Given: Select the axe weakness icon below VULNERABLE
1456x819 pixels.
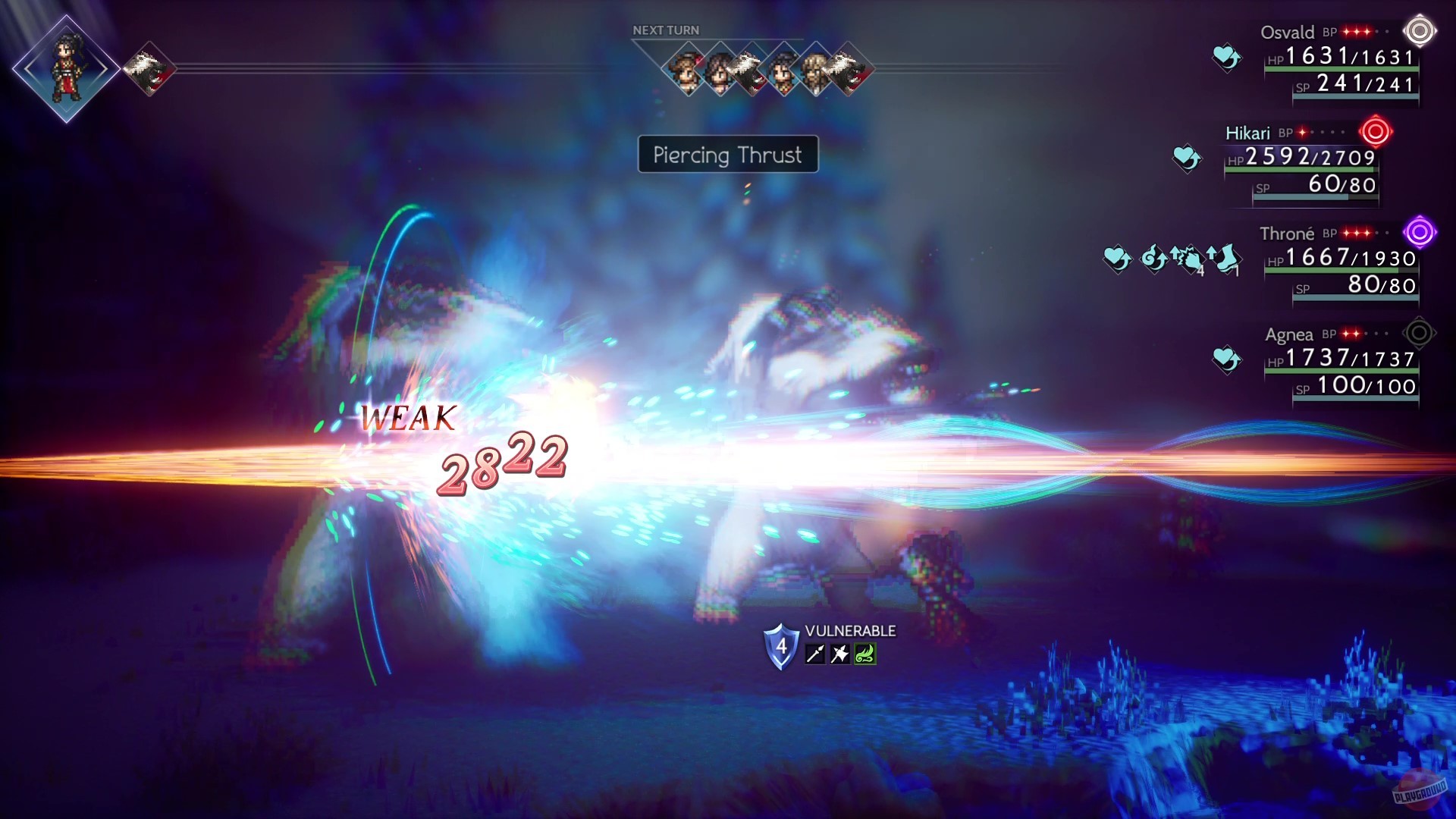Looking at the screenshot, I should point(840,654).
